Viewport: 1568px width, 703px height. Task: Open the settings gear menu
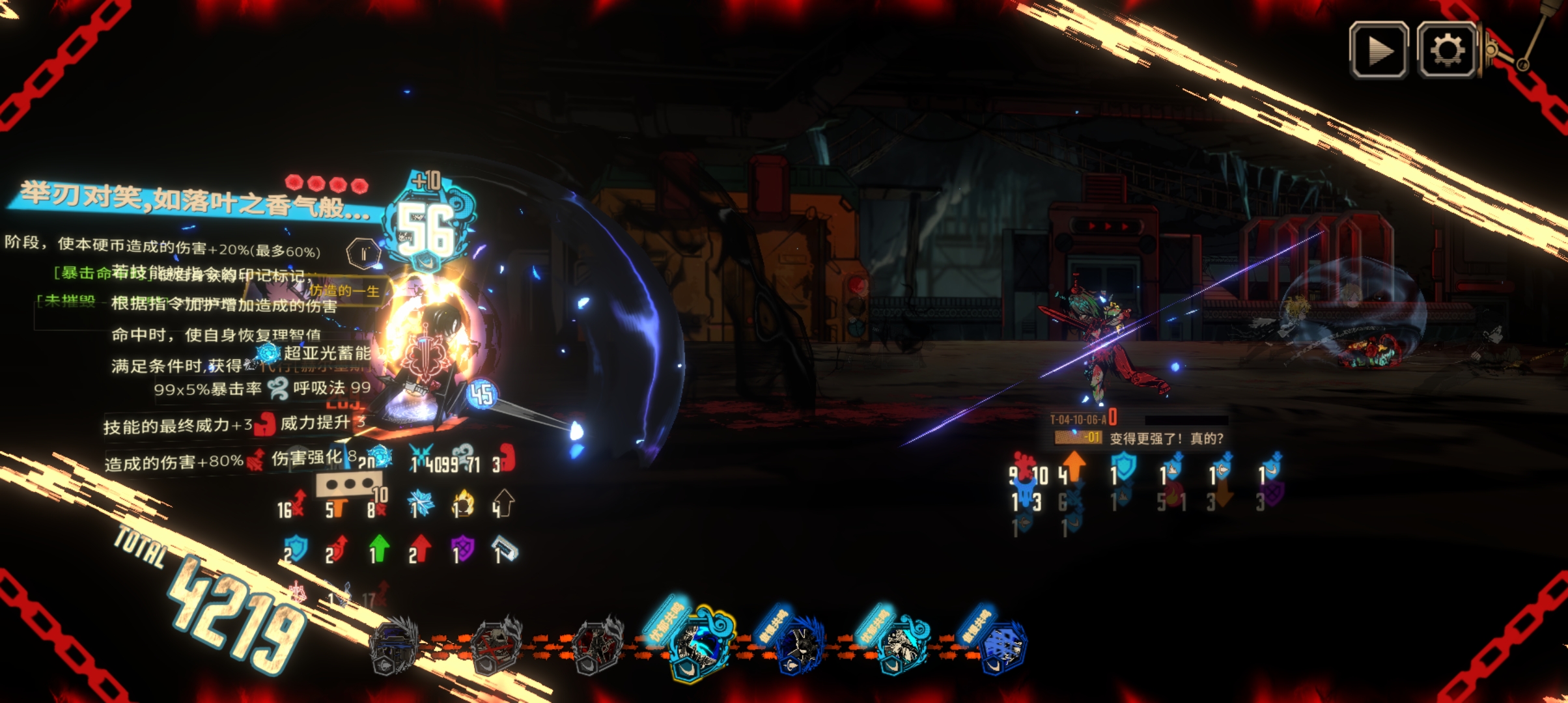[x=1446, y=50]
